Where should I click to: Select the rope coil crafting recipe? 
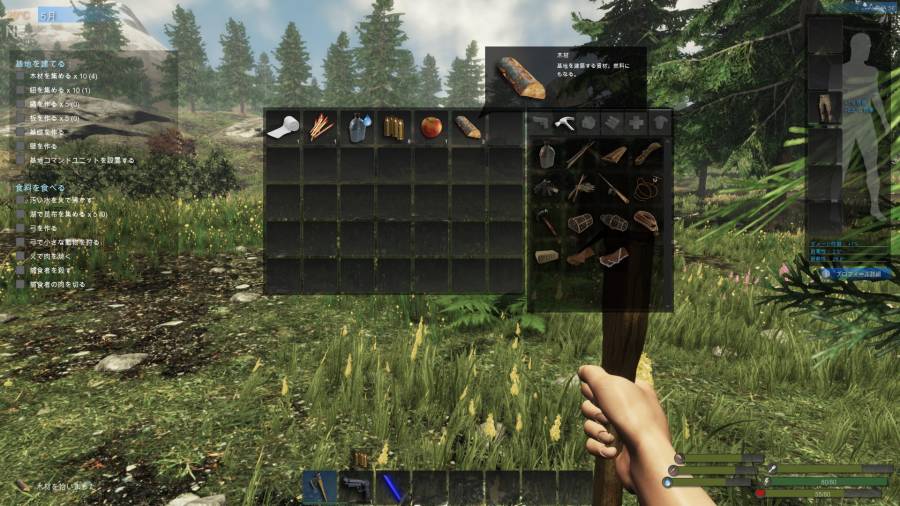(646, 186)
